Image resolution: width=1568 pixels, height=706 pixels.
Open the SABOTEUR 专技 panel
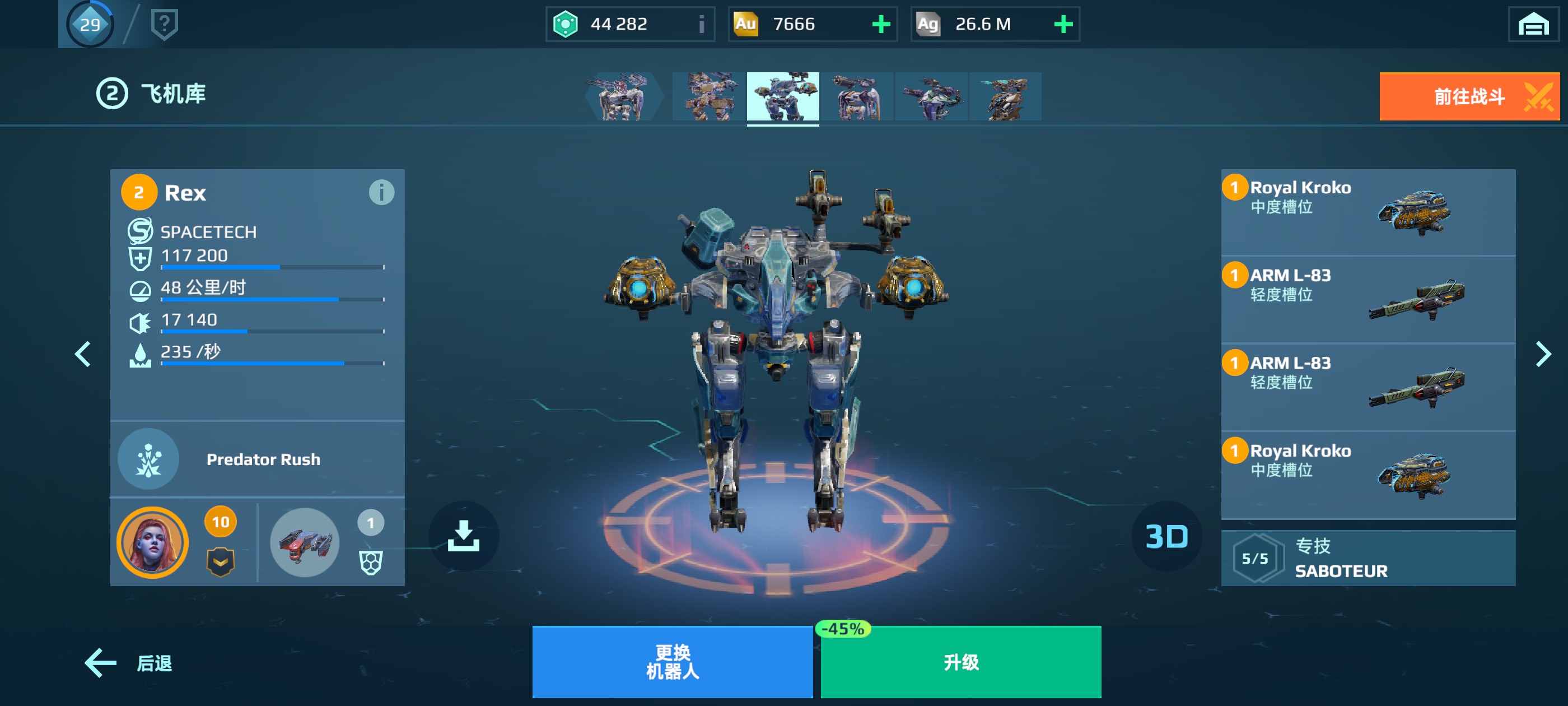(x=1368, y=558)
